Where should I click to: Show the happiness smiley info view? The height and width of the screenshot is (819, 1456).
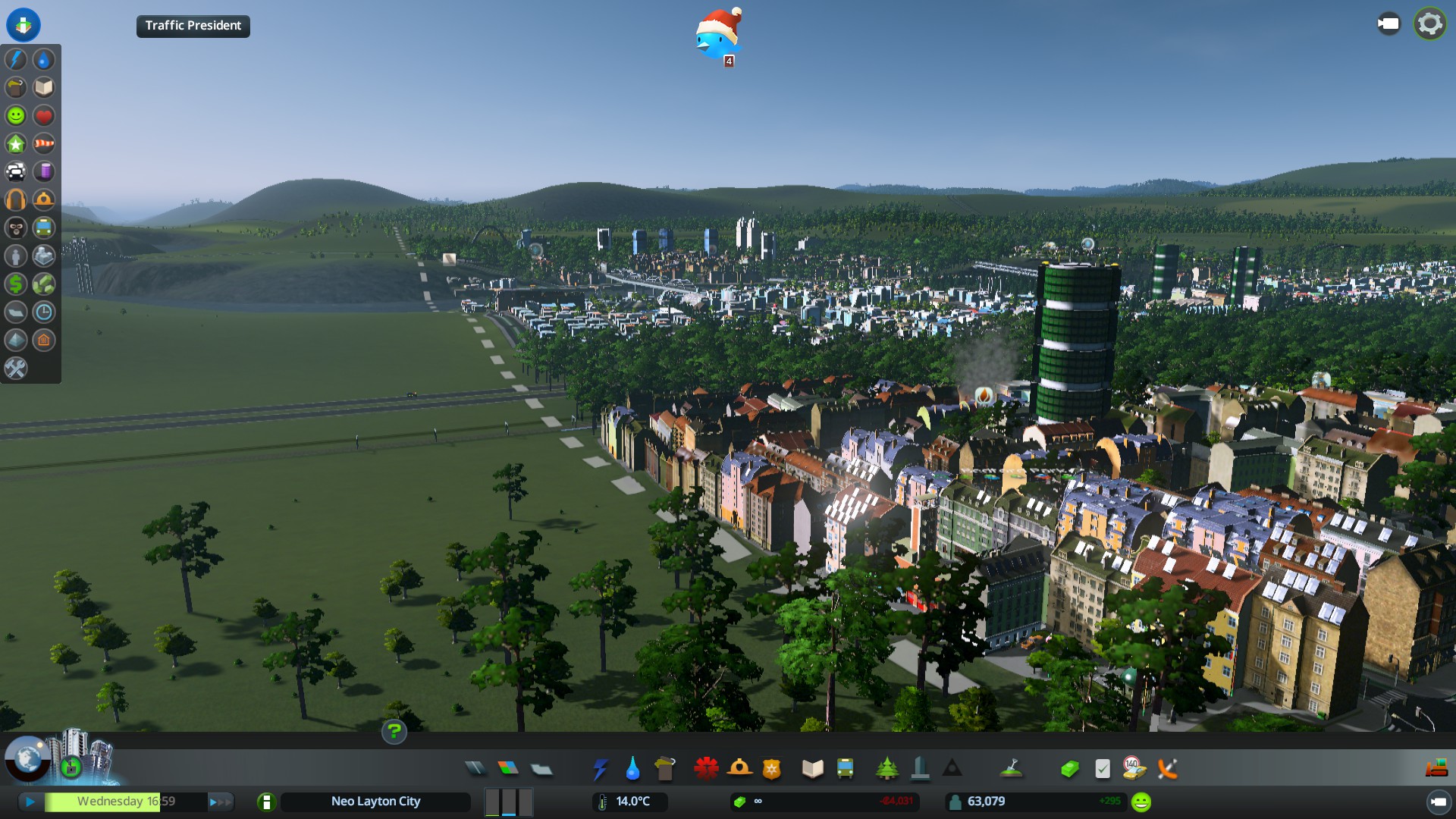[x=16, y=116]
